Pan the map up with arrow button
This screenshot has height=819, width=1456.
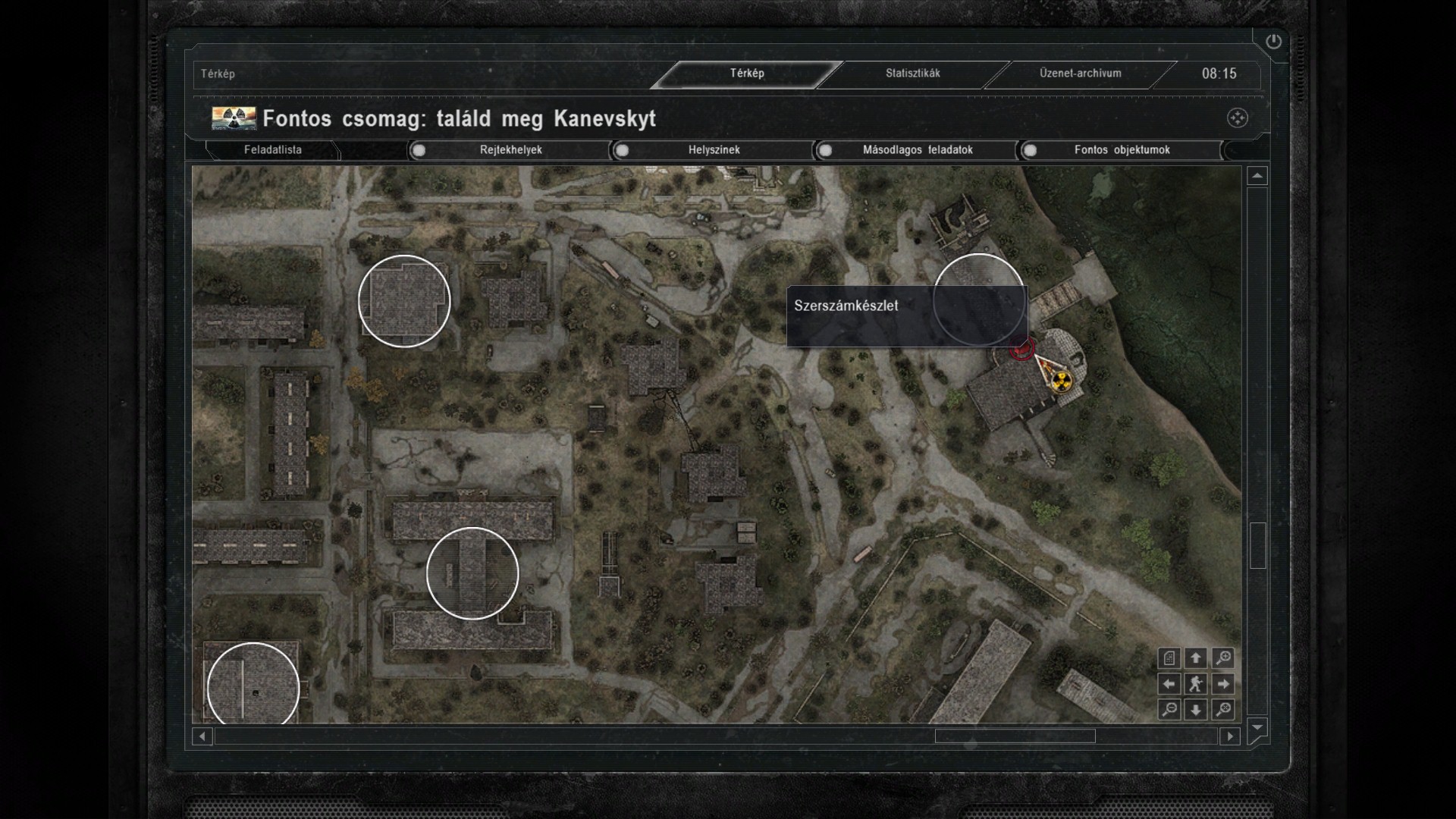click(x=1196, y=658)
